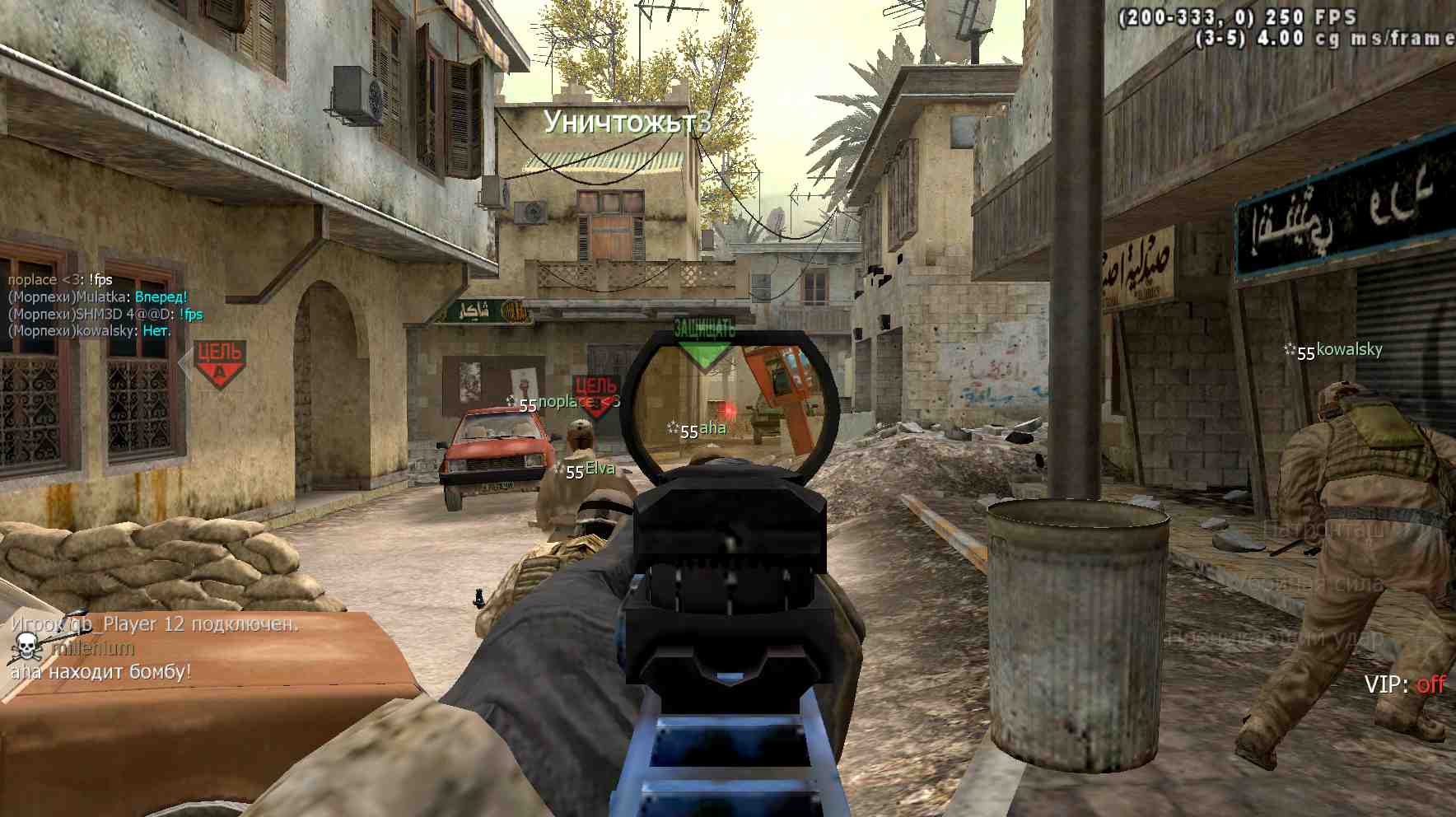The width and height of the screenshot is (1456, 817).
Task: Click the red objective A marker
Action: pos(219,363)
